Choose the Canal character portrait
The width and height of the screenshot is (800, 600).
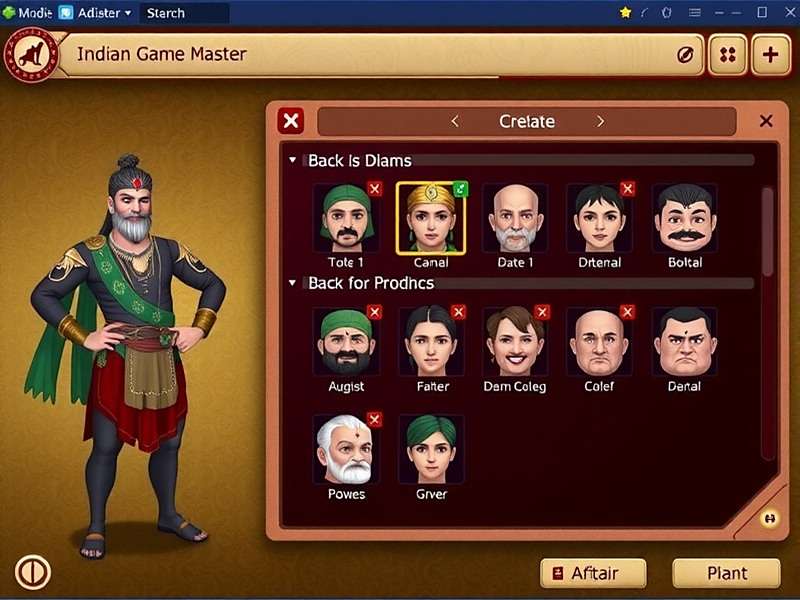[430, 218]
